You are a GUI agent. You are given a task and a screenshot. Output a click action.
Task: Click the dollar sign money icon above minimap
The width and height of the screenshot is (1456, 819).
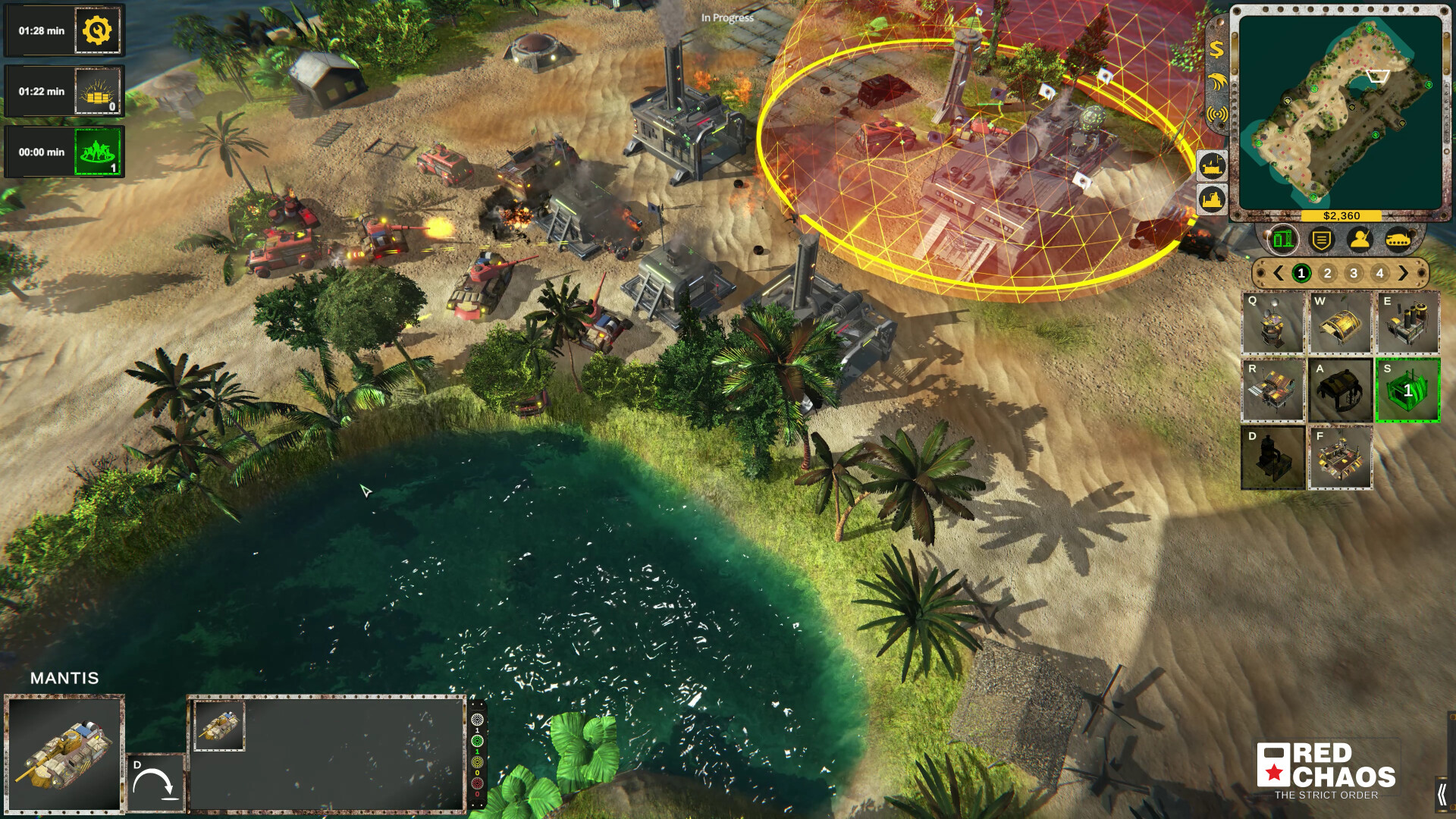(x=1216, y=51)
